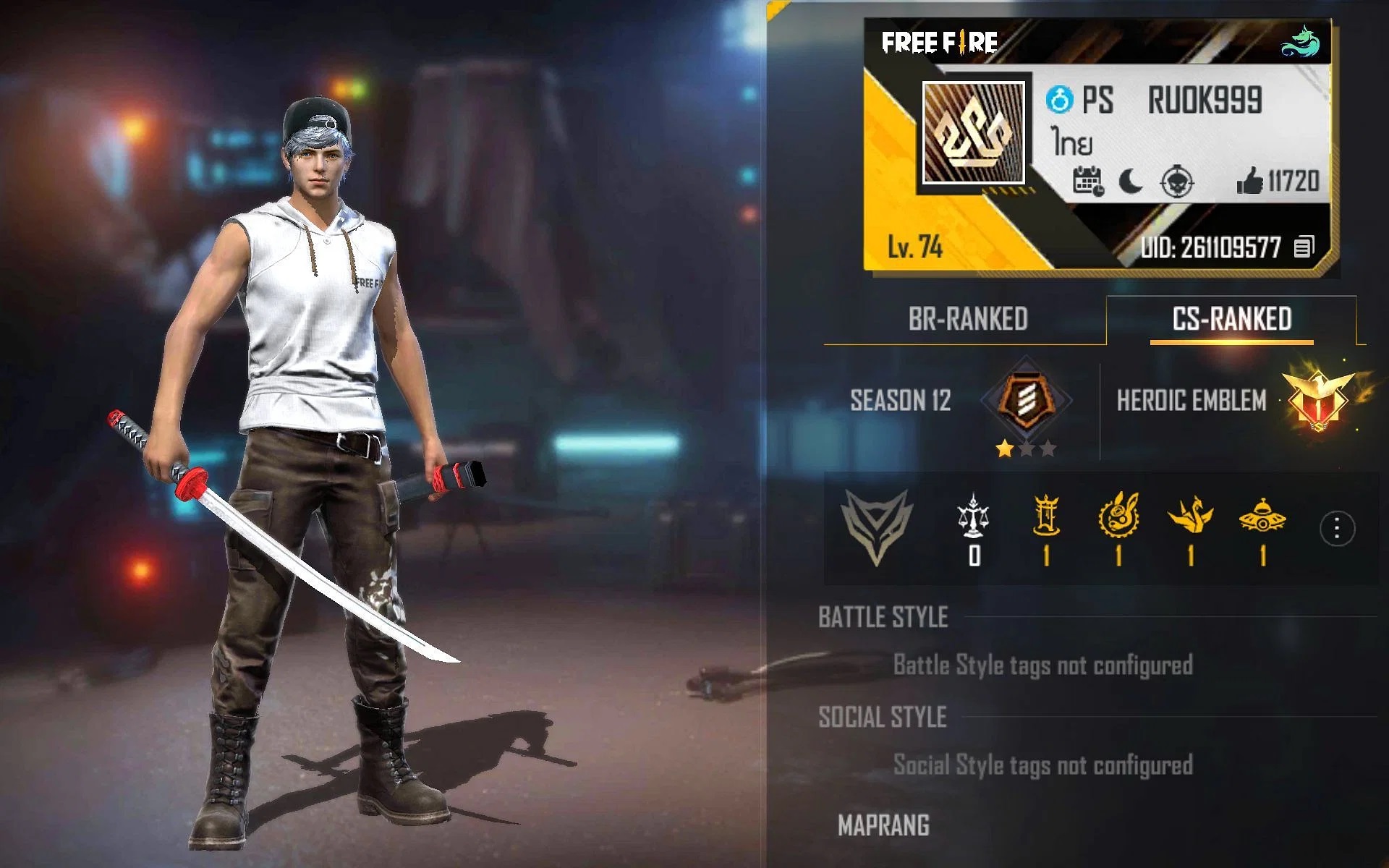Select the golden tower achievement icon
The image size is (1389, 868).
tap(1046, 515)
